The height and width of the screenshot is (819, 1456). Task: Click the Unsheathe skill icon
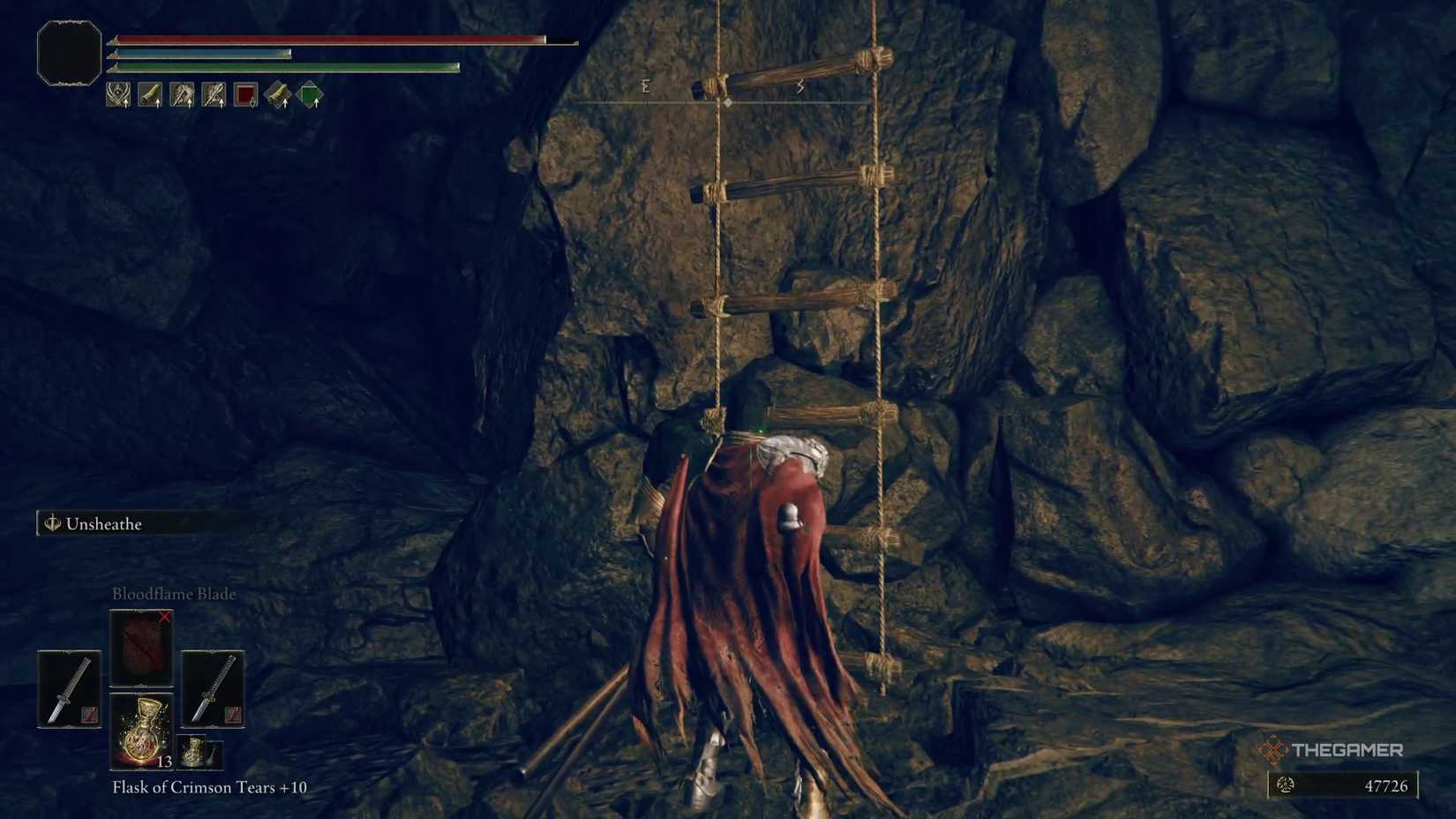click(x=51, y=523)
